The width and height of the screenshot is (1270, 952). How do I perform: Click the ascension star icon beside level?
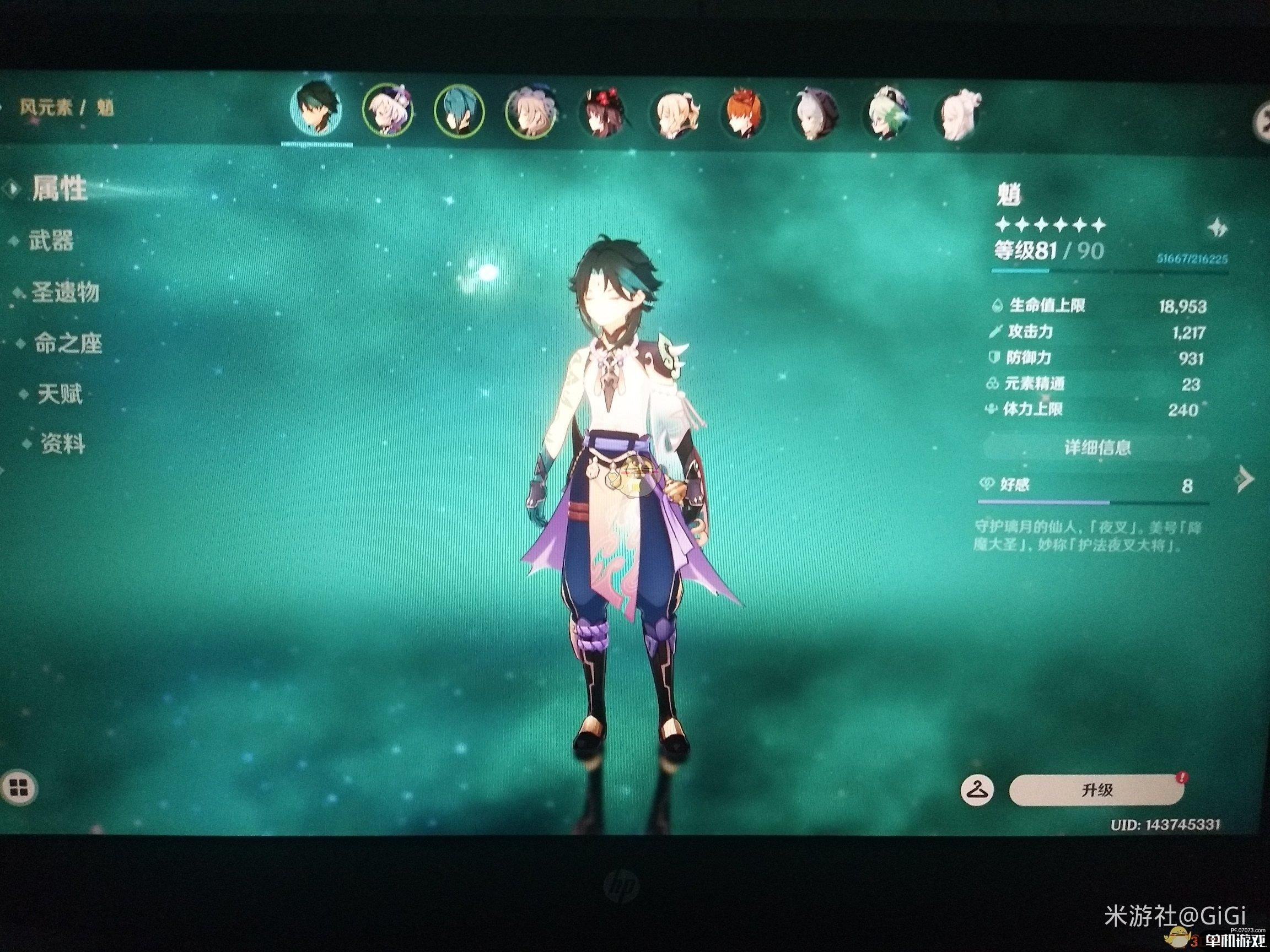(x=1215, y=229)
